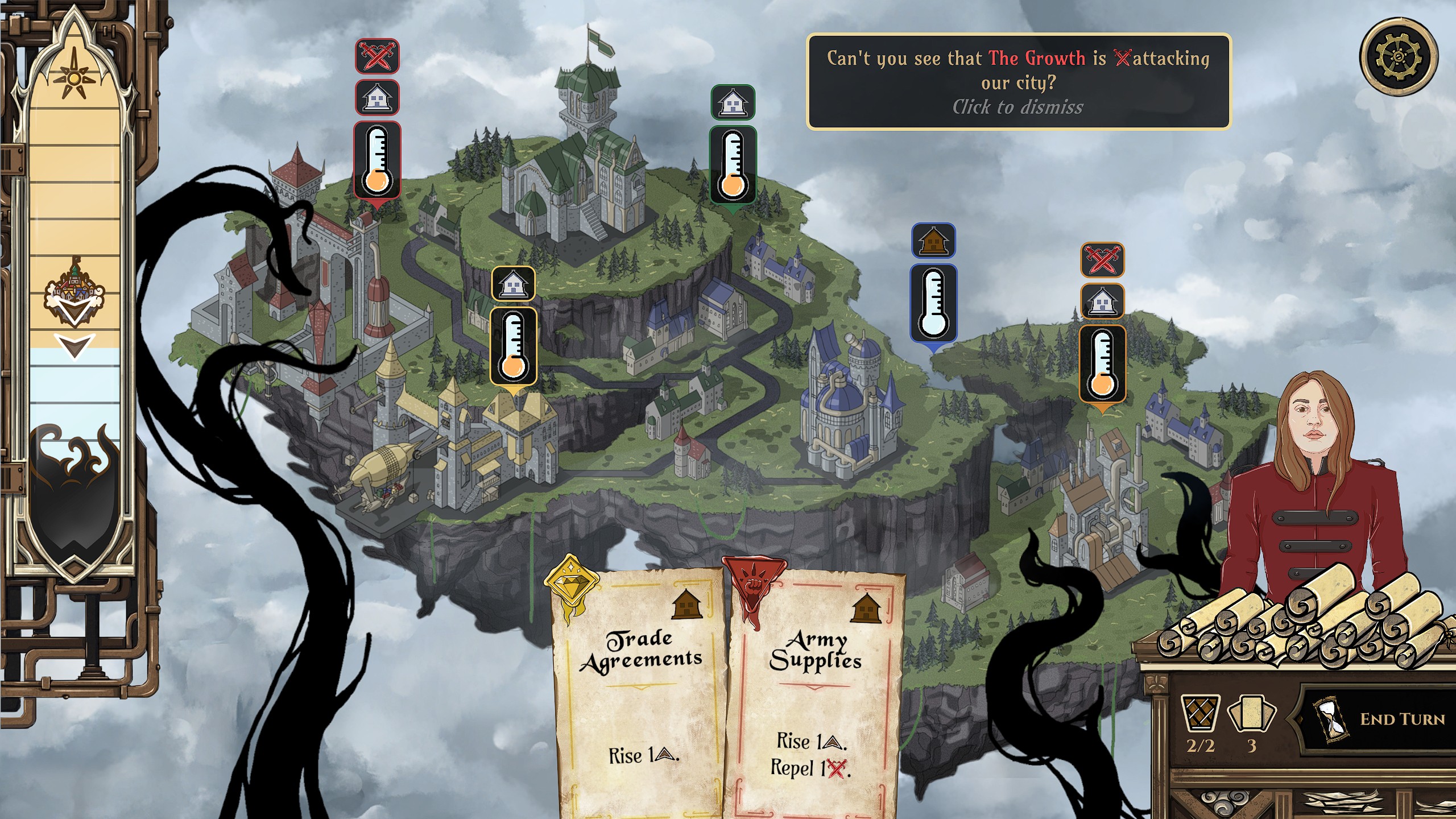Select the green district thermometer marker
1456x819 pixels.
[733, 164]
